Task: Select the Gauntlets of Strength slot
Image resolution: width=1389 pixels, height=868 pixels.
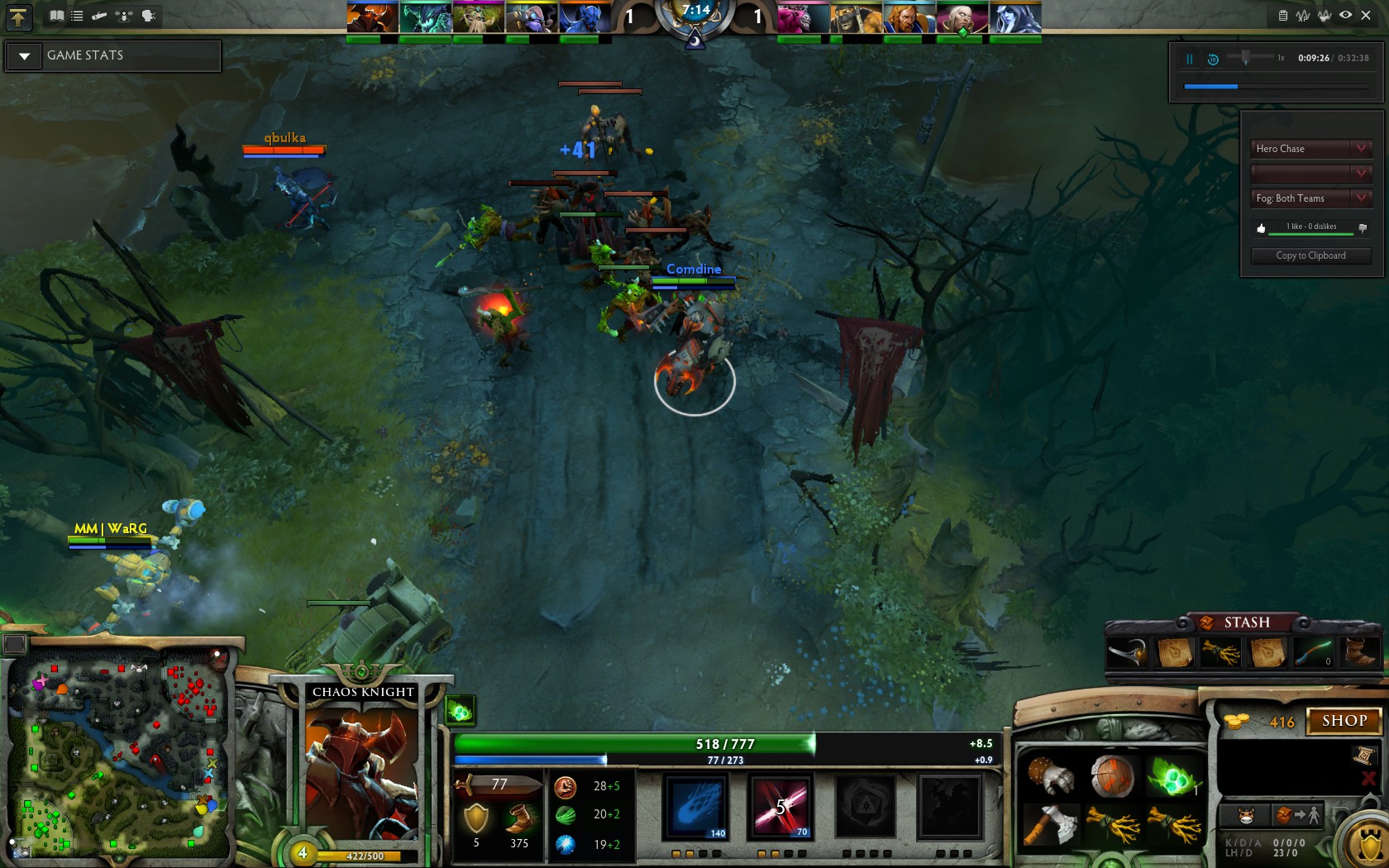Action: coord(1051,777)
